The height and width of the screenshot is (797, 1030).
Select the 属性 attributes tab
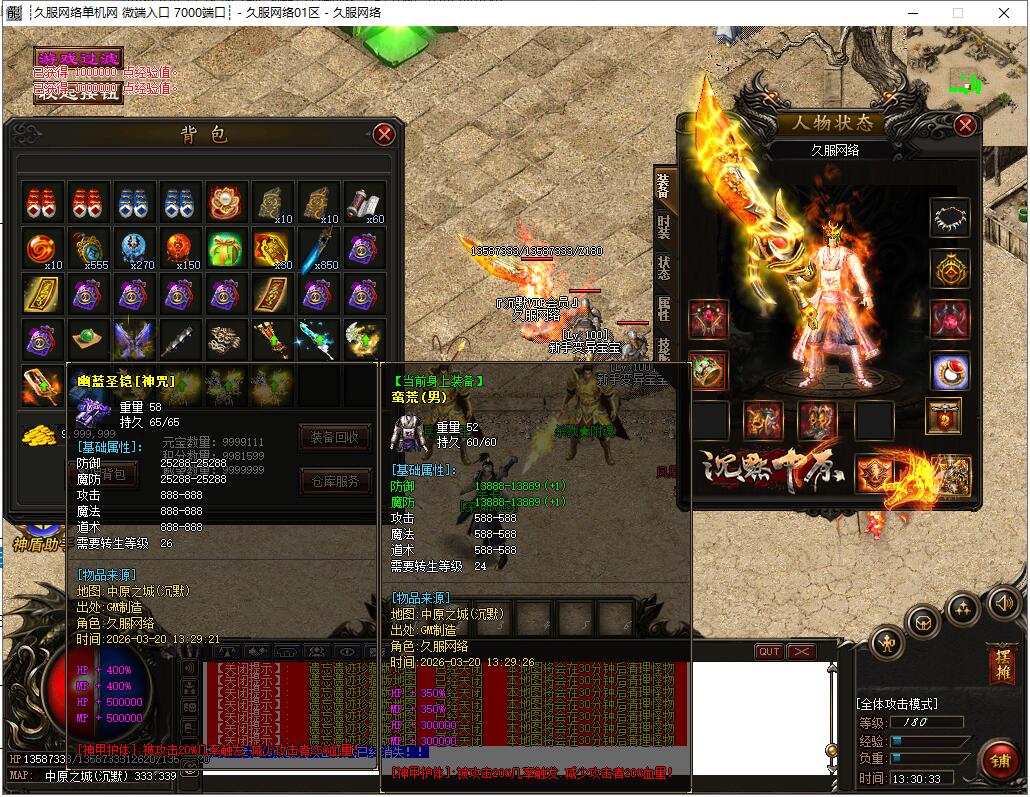coord(664,310)
